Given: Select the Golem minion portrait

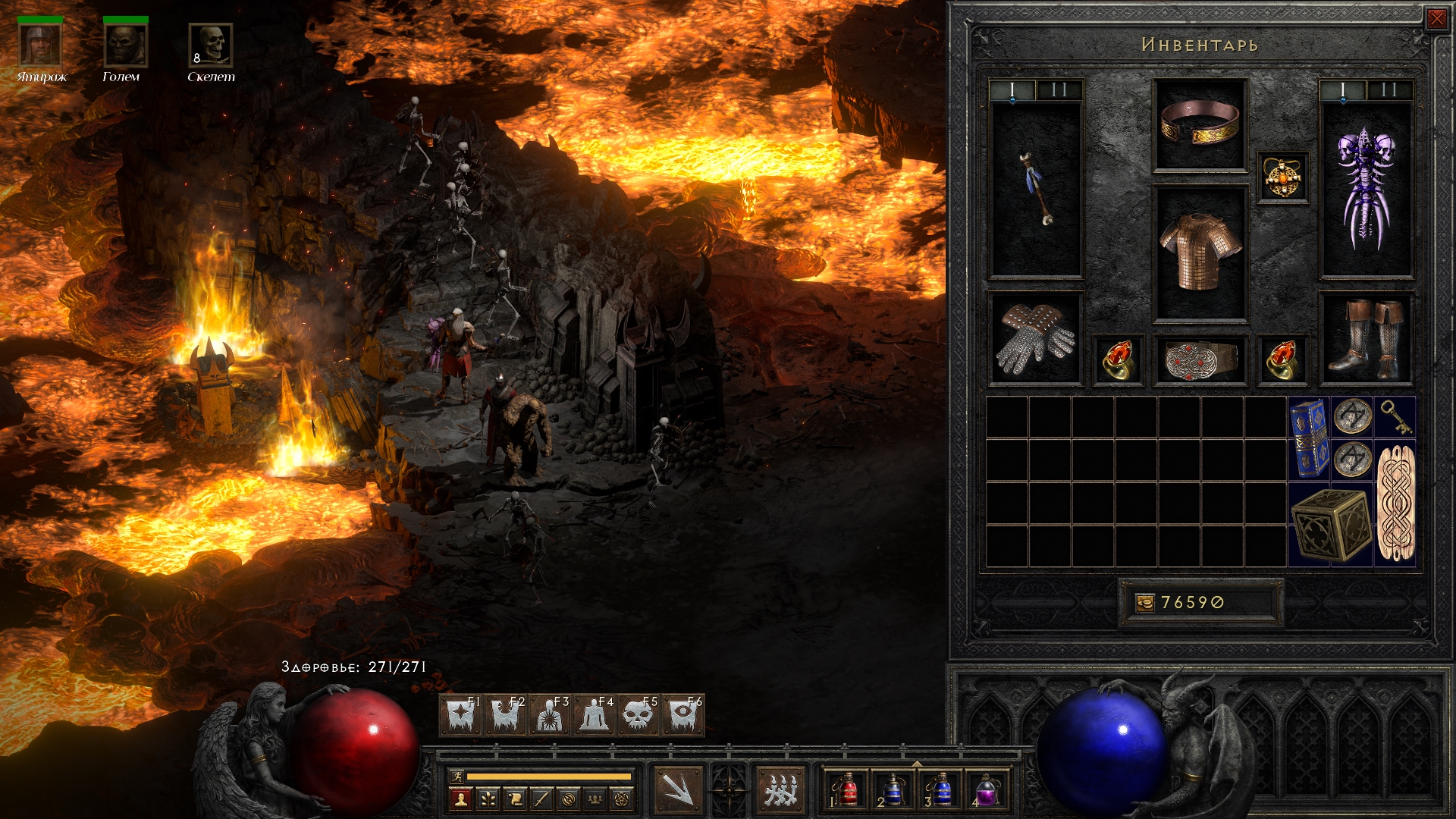Looking at the screenshot, I should click(x=124, y=45).
